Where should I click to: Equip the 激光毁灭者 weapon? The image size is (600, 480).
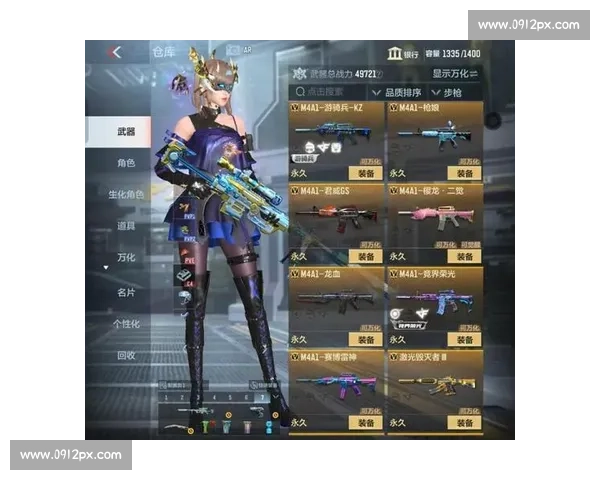click(464, 423)
